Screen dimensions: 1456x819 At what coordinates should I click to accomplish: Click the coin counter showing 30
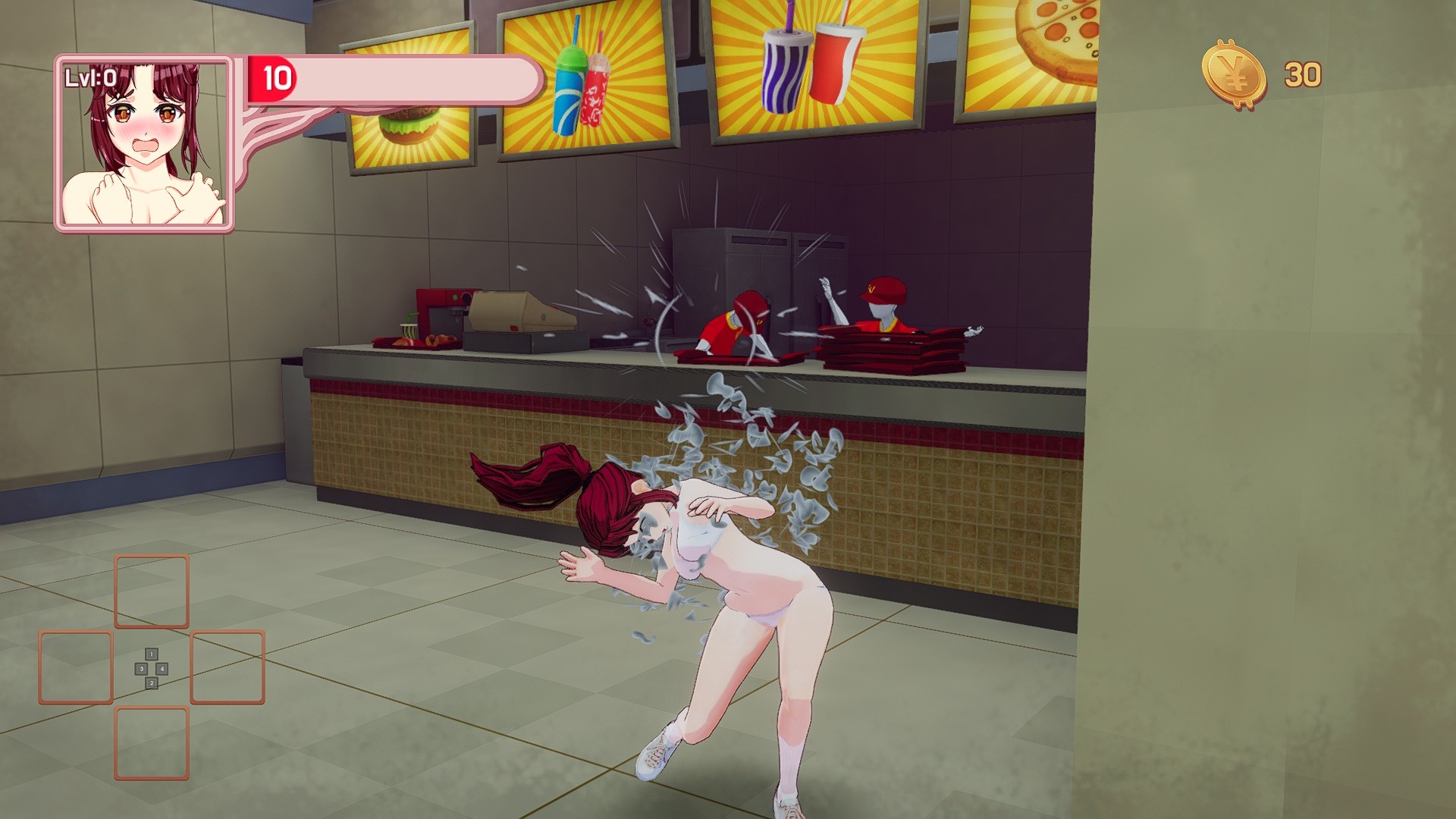pyautogui.click(x=1303, y=71)
